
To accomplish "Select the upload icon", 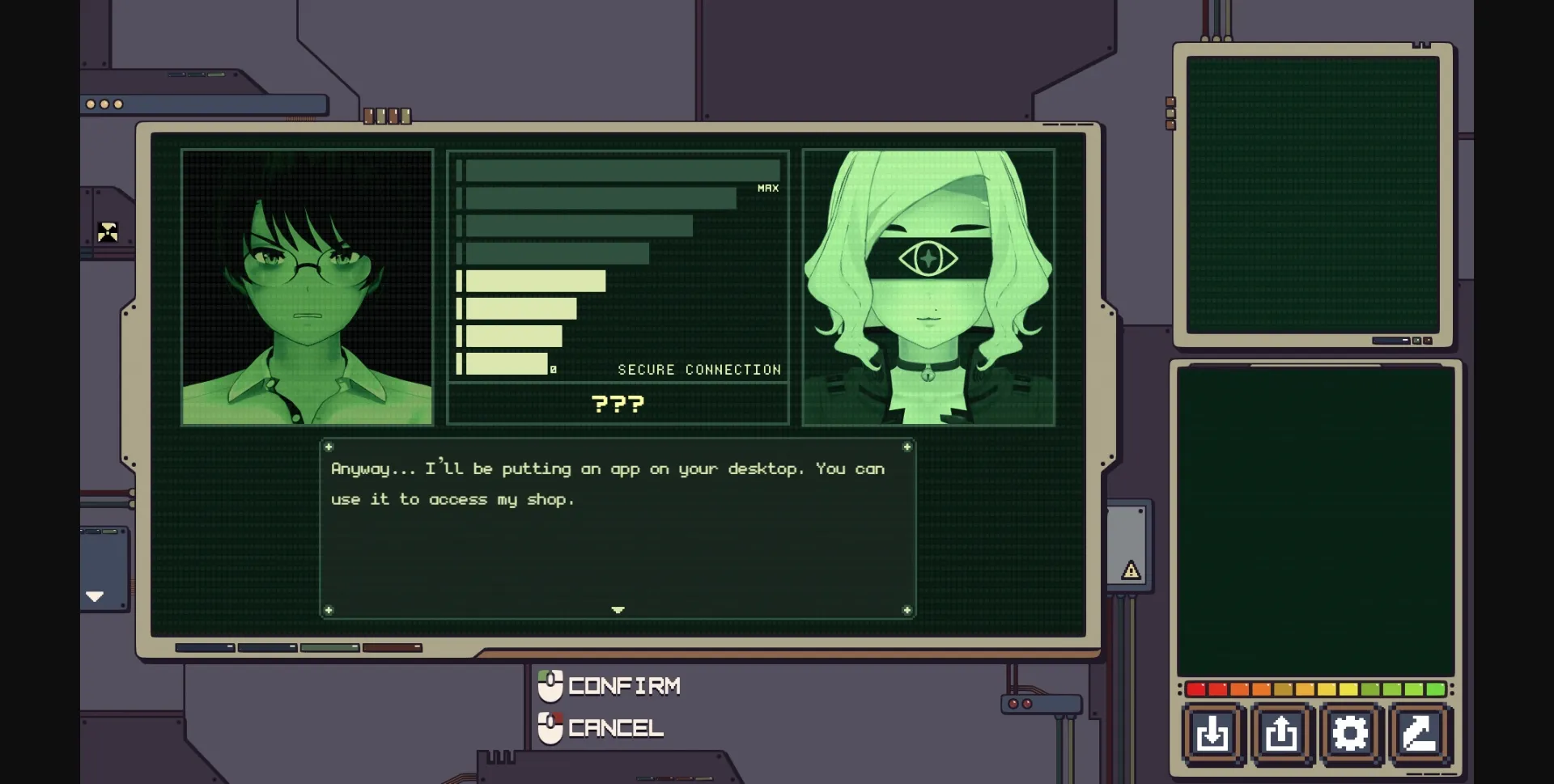I will click(x=1281, y=734).
